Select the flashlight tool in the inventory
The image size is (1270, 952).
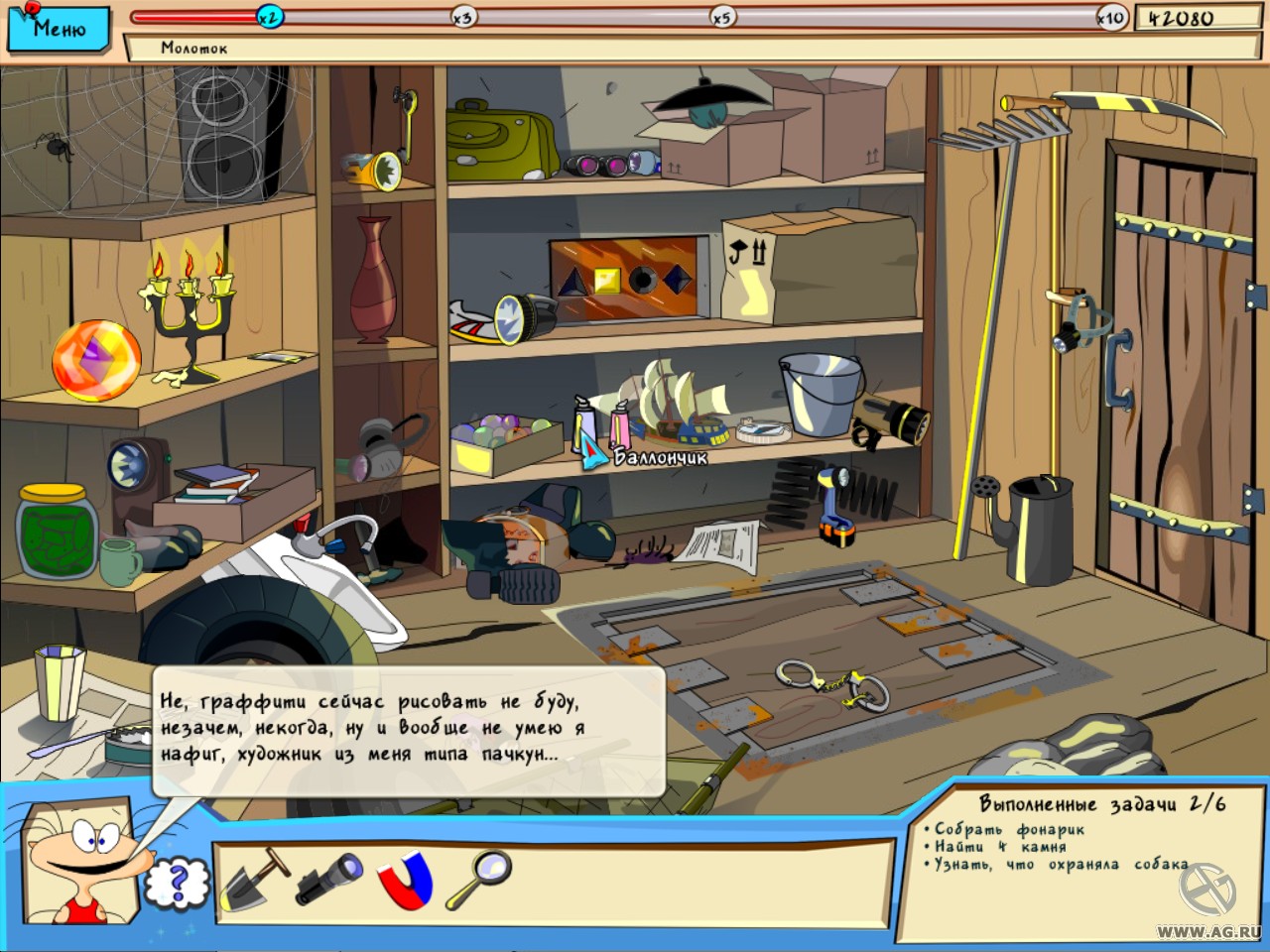(327, 878)
